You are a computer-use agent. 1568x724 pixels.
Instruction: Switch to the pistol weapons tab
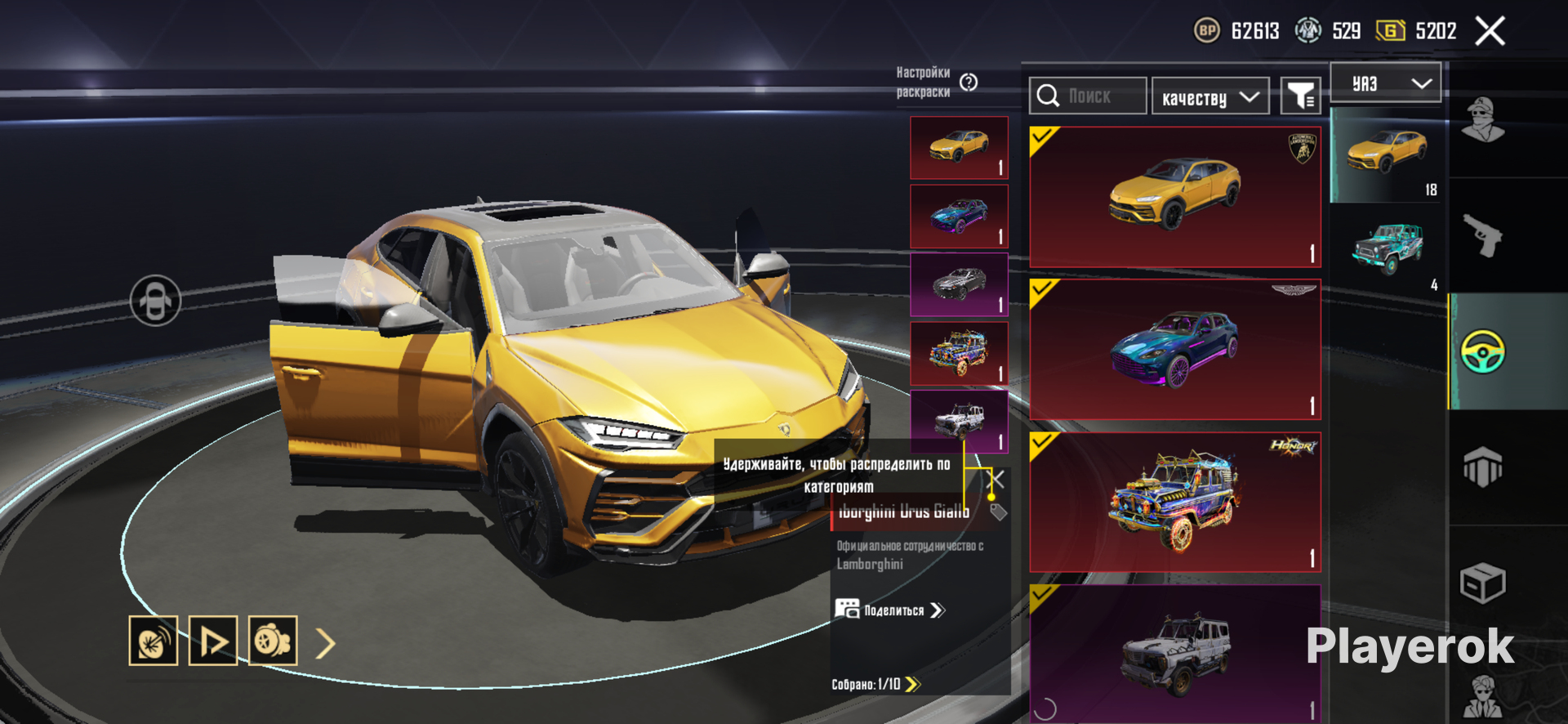1482,235
